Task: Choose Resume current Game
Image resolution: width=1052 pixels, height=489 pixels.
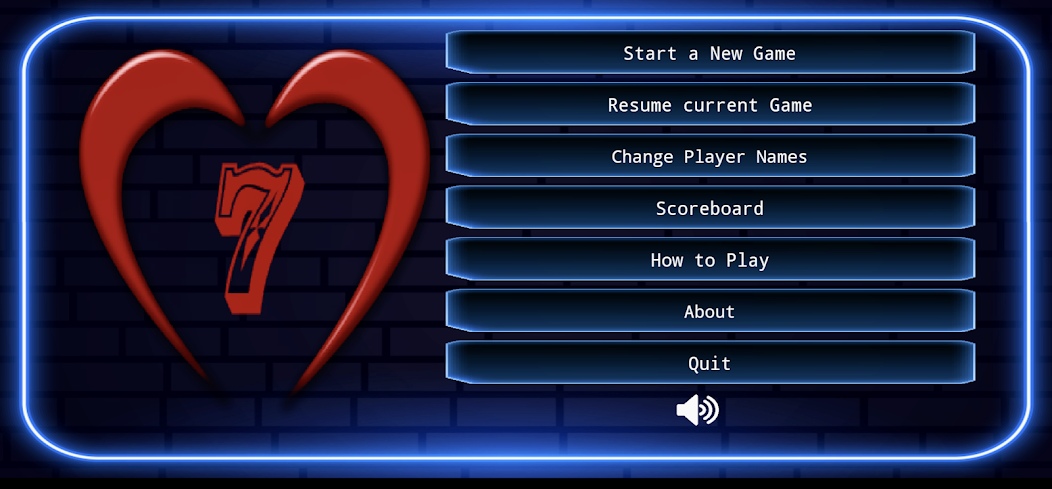Action: coord(709,105)
